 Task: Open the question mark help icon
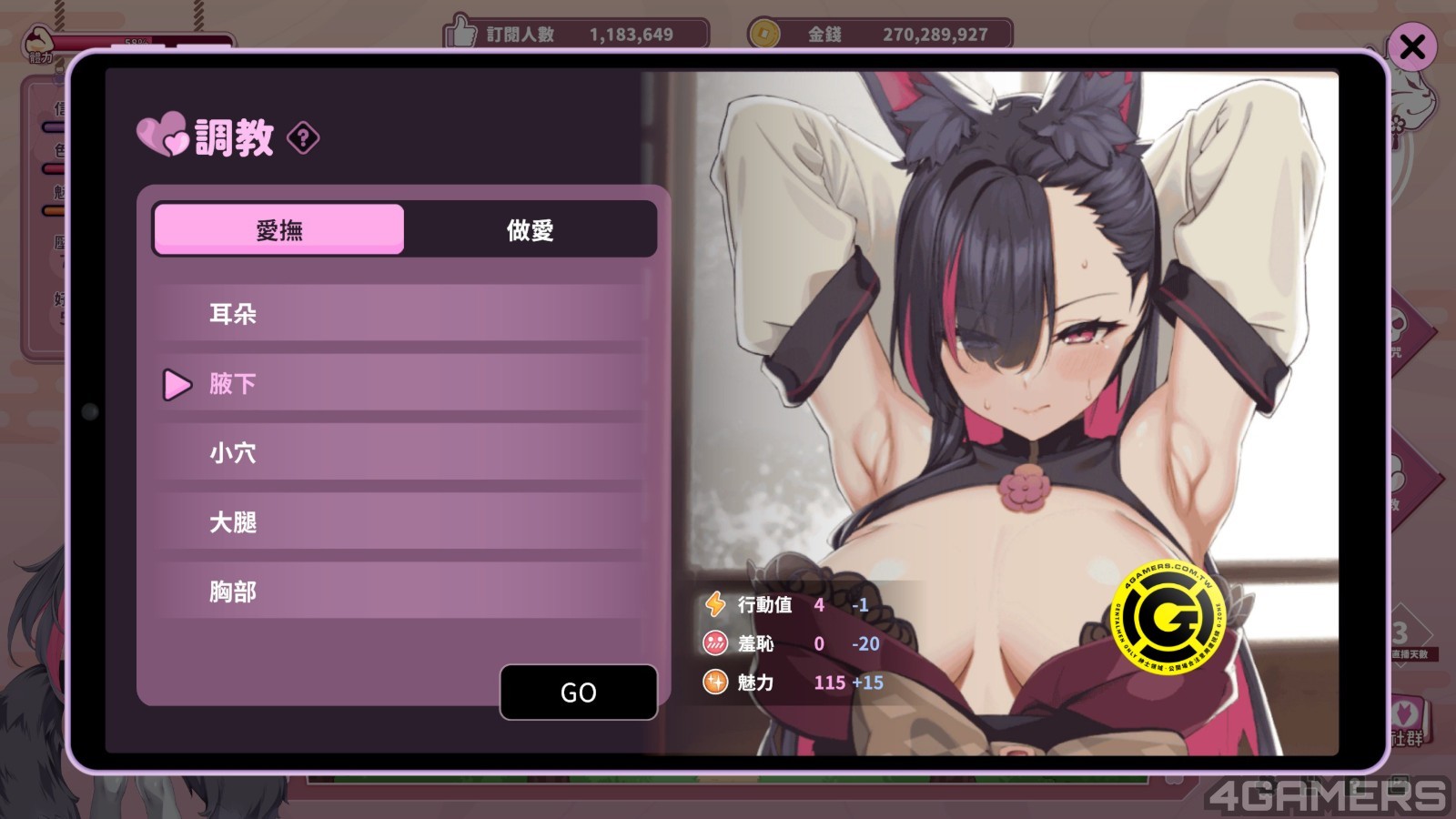coord(303,138)
